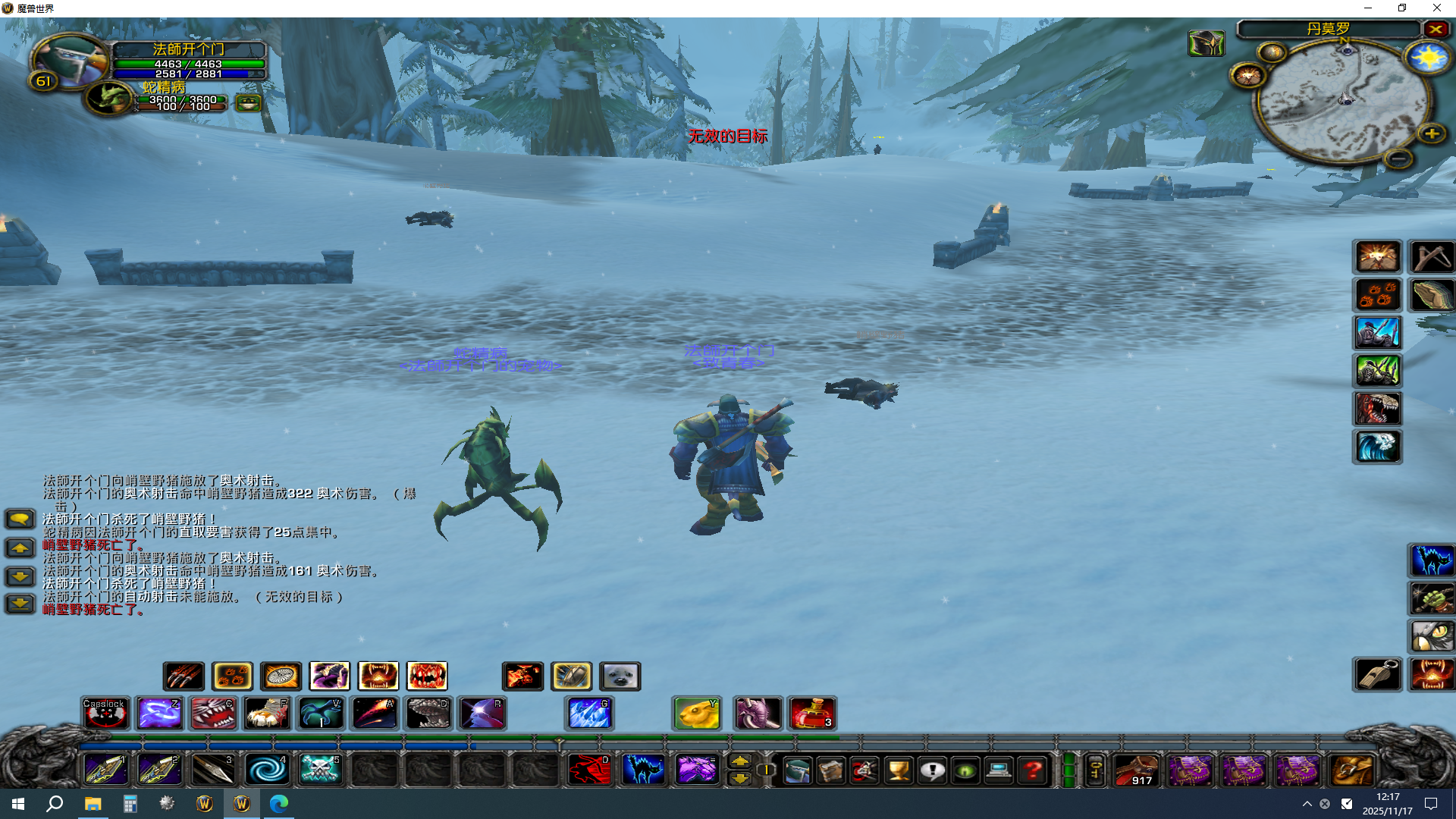Image resolution: width=1456 pixels, height=819 pixels.
Task: Activate the skull and crossbones ability in slot 5
Action: pos(320,770)
